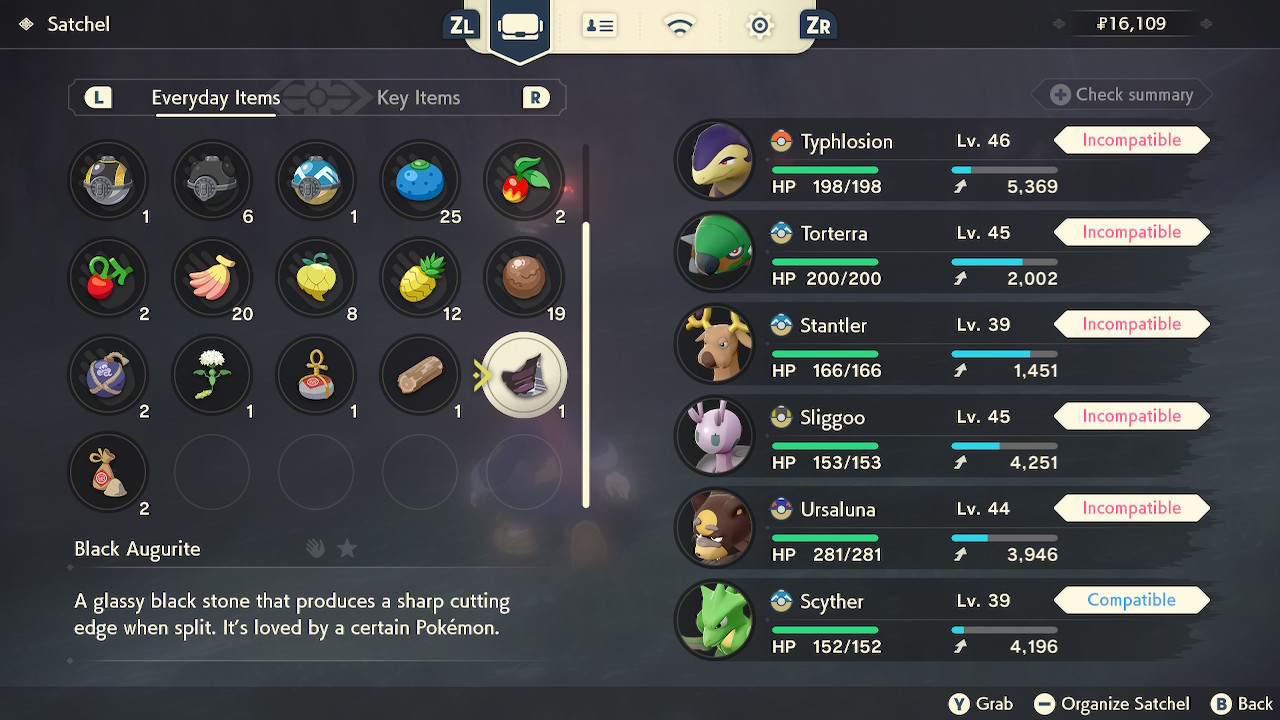Image resolution: width=1280 pixels, height=720 pixels.
Task: Select the yellow pineapple-like berry slot
Action: (x=419, y=275)
